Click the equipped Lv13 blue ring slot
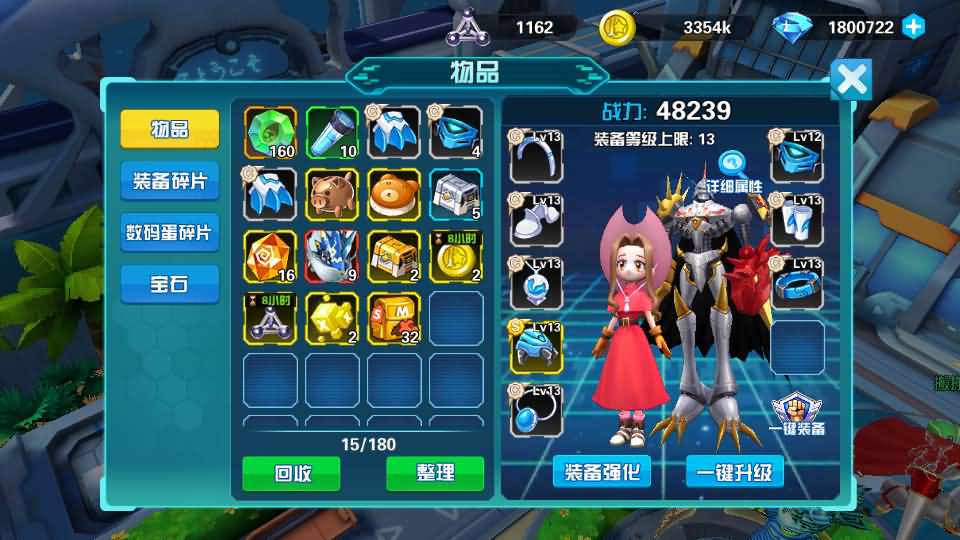This screenshot has height=540, width=960. (x=797, y=283)
